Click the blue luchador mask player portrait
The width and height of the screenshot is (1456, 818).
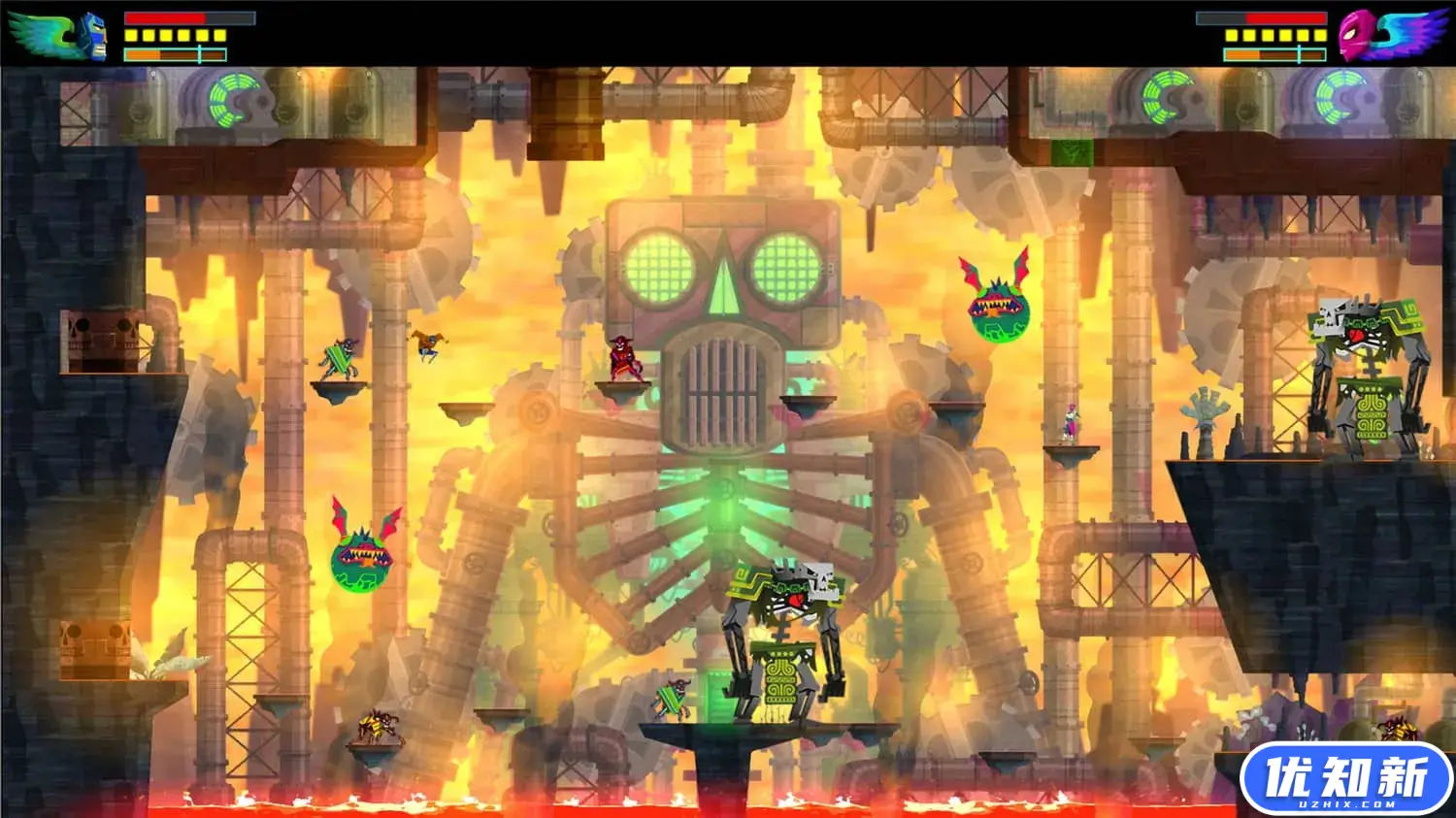coord(92,37)
